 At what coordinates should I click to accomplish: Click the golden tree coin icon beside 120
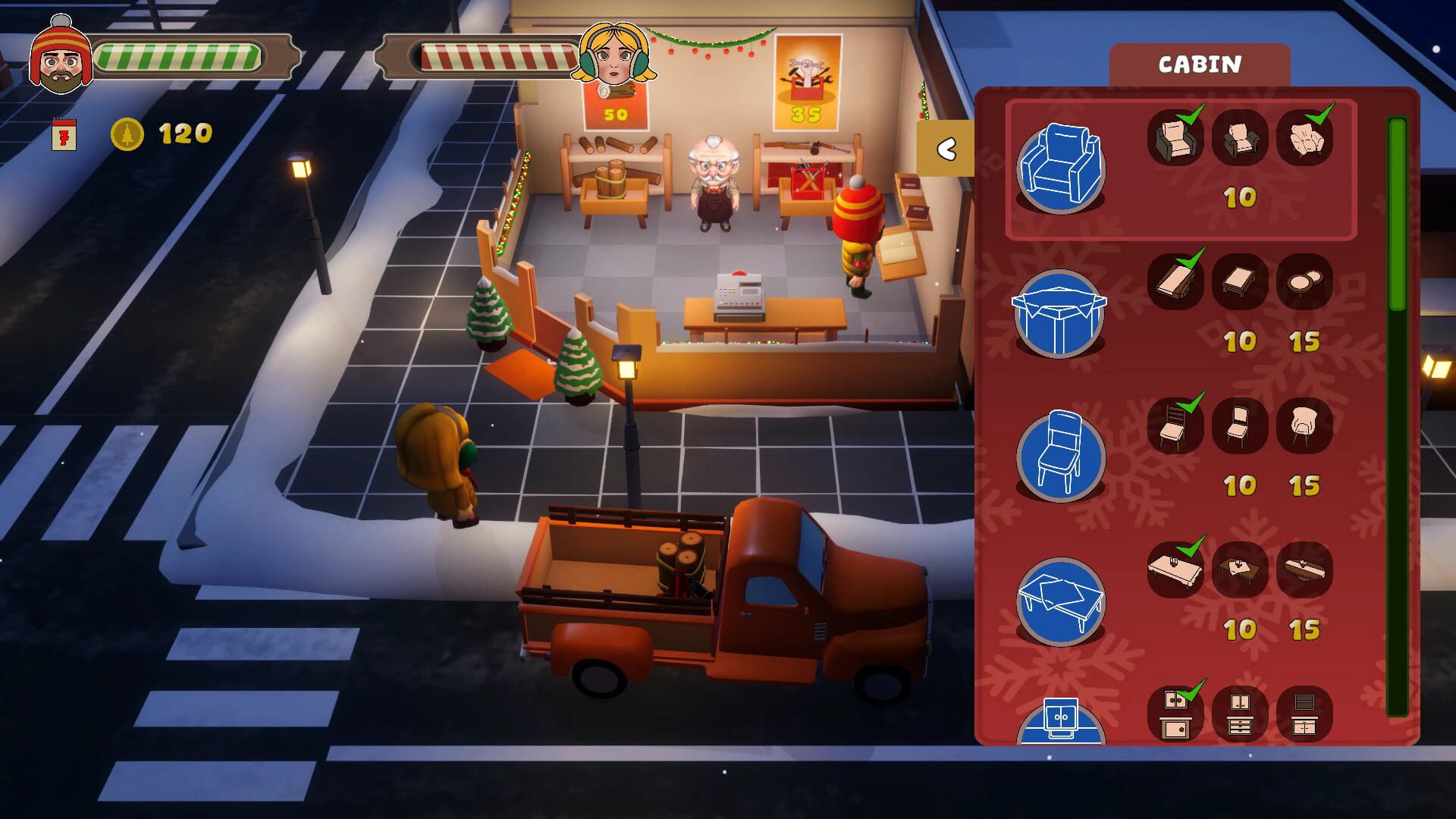127,134
